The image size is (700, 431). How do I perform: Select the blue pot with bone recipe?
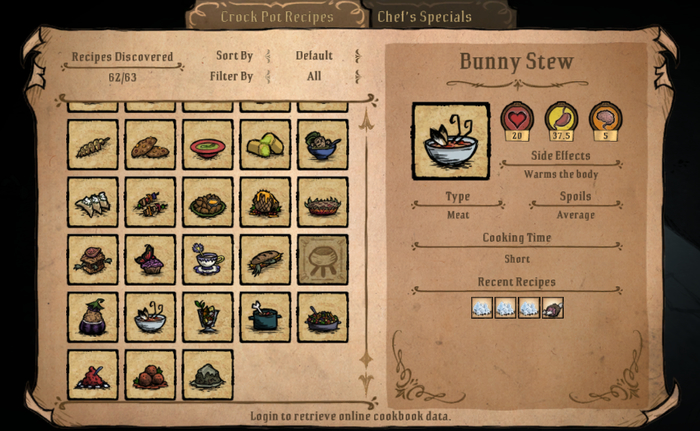[x=266, y=317]
